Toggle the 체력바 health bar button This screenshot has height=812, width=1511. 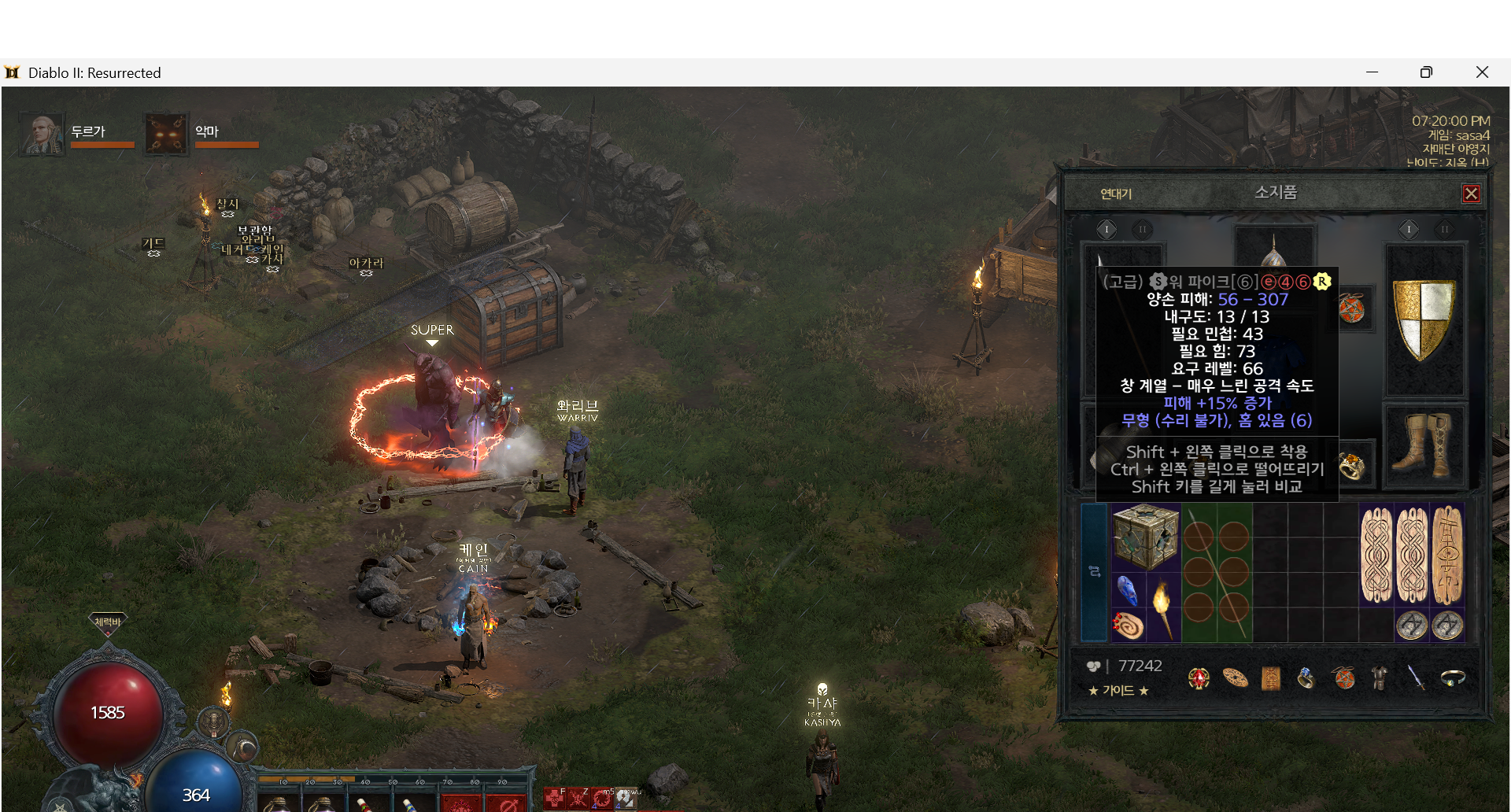[108, 623]
